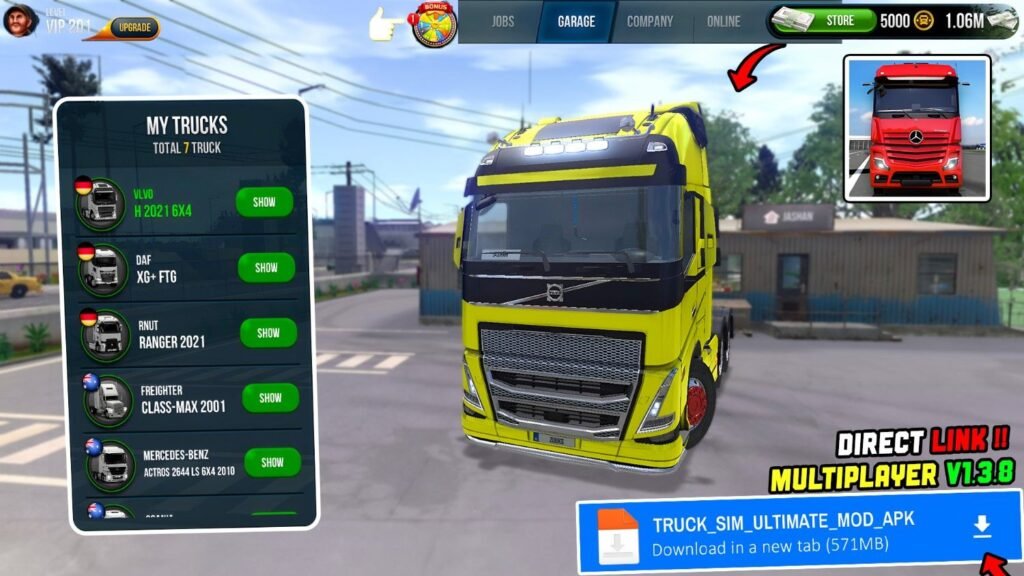Download the TRUCK_SIM_ULTIMATE_MOD_APK file
The image size is (1024, 576).
(x=982, y=527)
